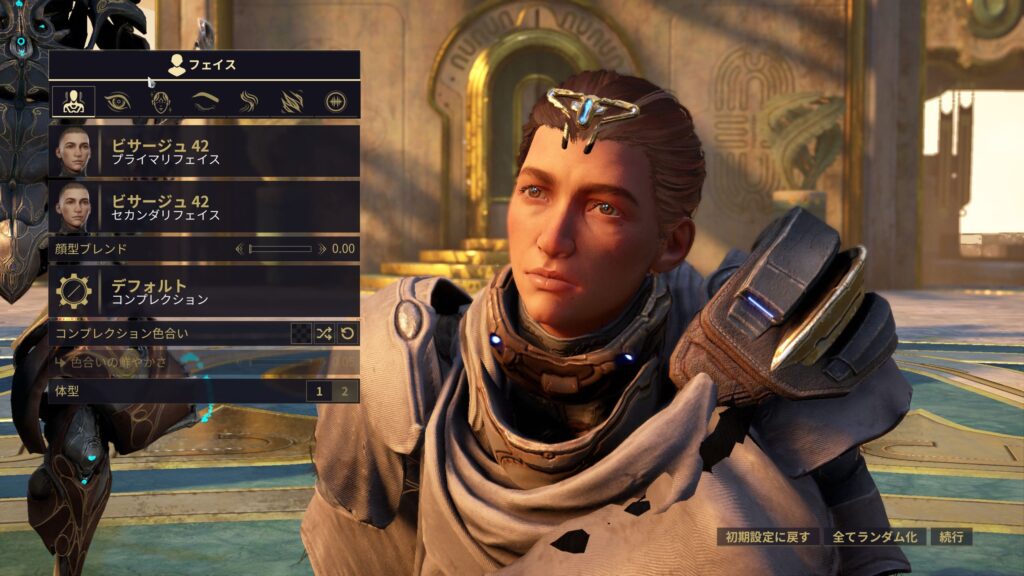Viewport: 1024px width, 576px height.
Task: Decrease 顔型ブレンド with the left arrows
Action: 239,248
